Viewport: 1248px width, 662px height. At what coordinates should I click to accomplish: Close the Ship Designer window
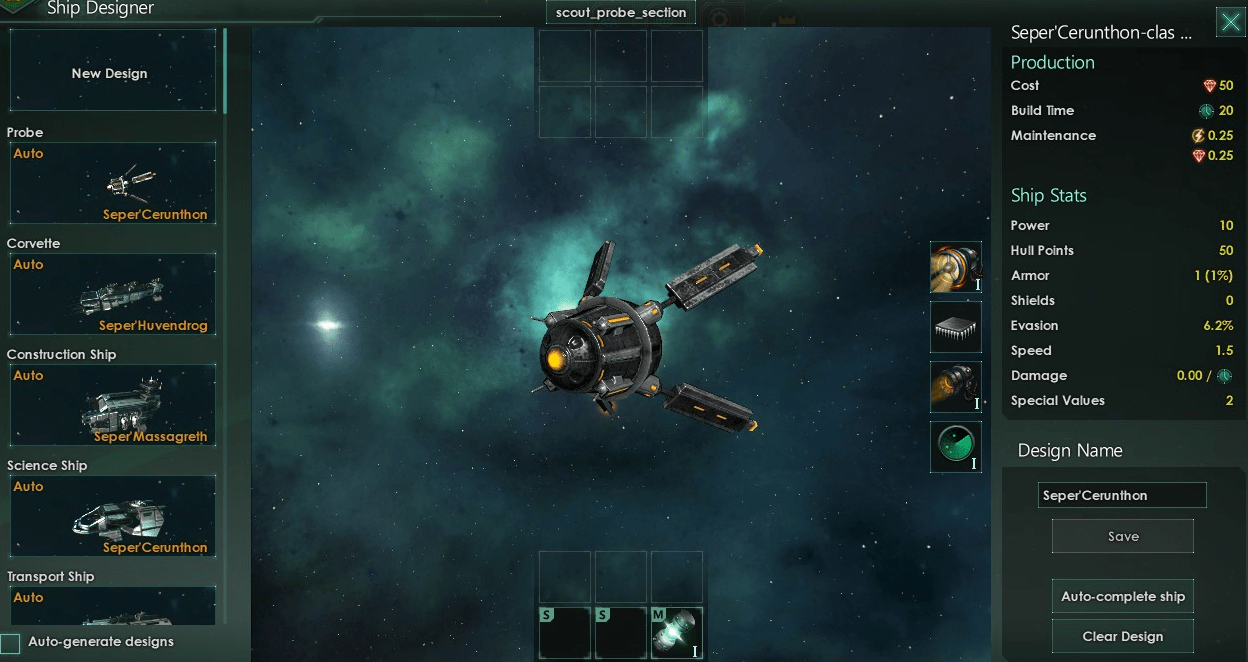(1230, 23)
